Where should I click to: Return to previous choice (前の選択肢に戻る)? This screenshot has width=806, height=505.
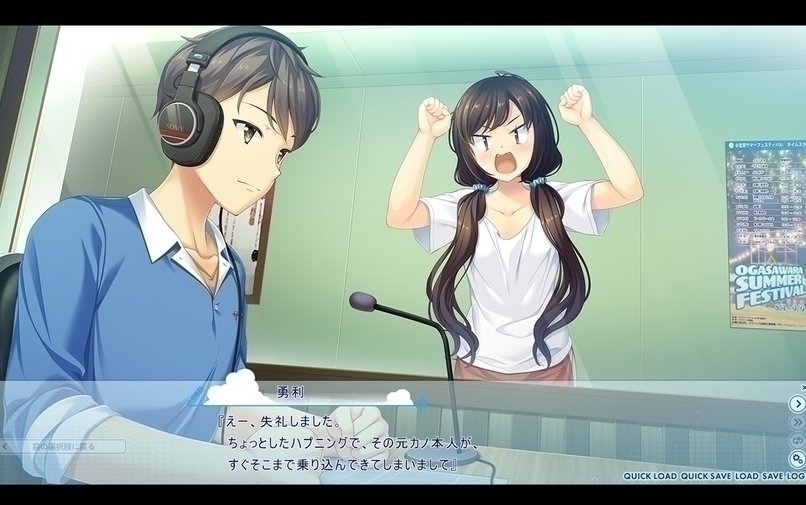point(63,447)
